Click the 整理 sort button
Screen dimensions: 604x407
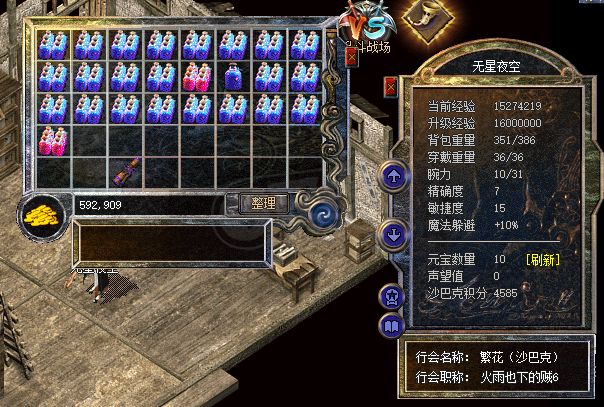(x=264, y=203)
